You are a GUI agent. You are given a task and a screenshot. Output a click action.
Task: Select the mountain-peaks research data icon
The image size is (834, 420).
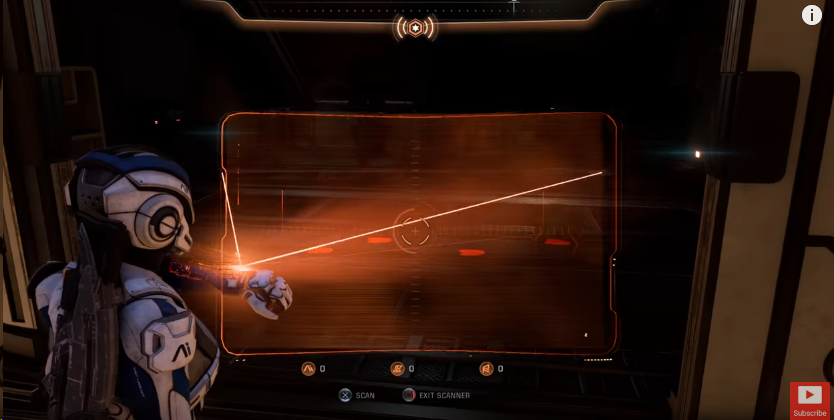pos(308,369)
